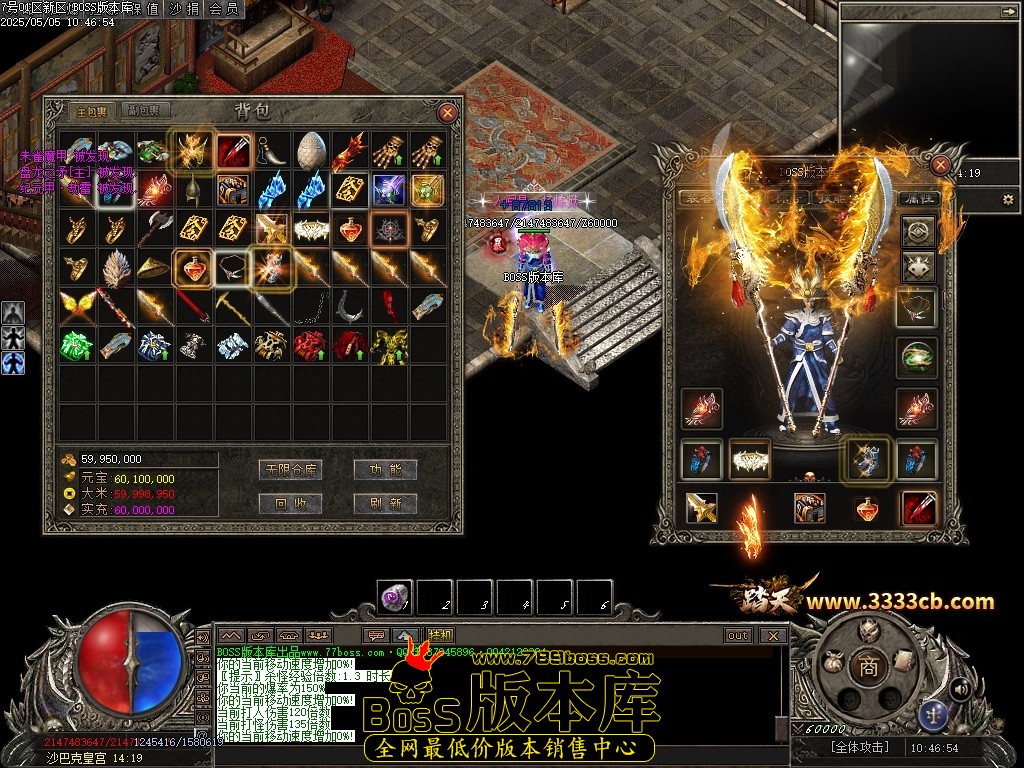Viewport: 1024px width, 768px height.
Task: Refresh the bag with 刷新
Action: click(x=385, y=503)
